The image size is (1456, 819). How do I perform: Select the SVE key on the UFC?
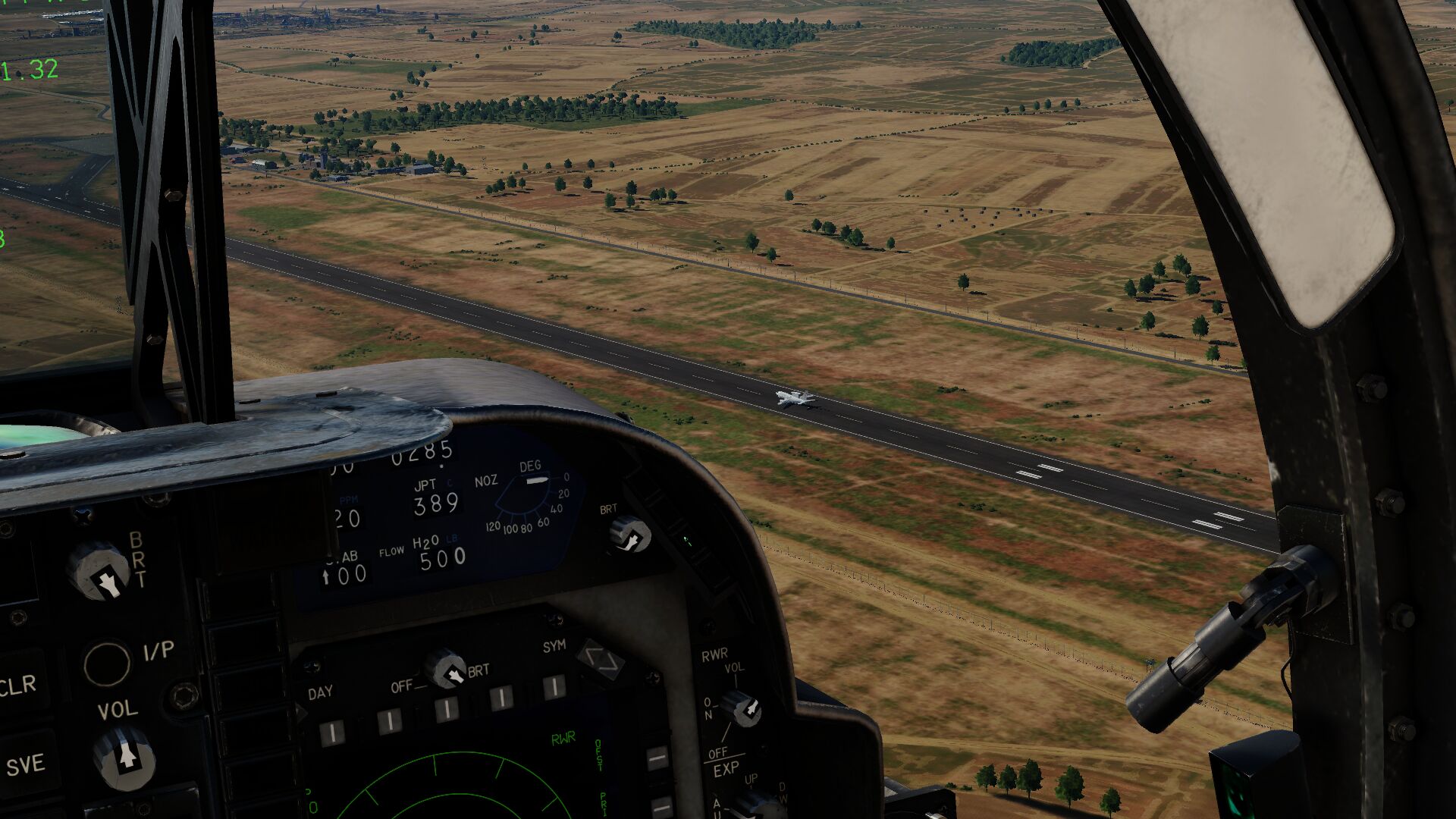coord(26,764)
